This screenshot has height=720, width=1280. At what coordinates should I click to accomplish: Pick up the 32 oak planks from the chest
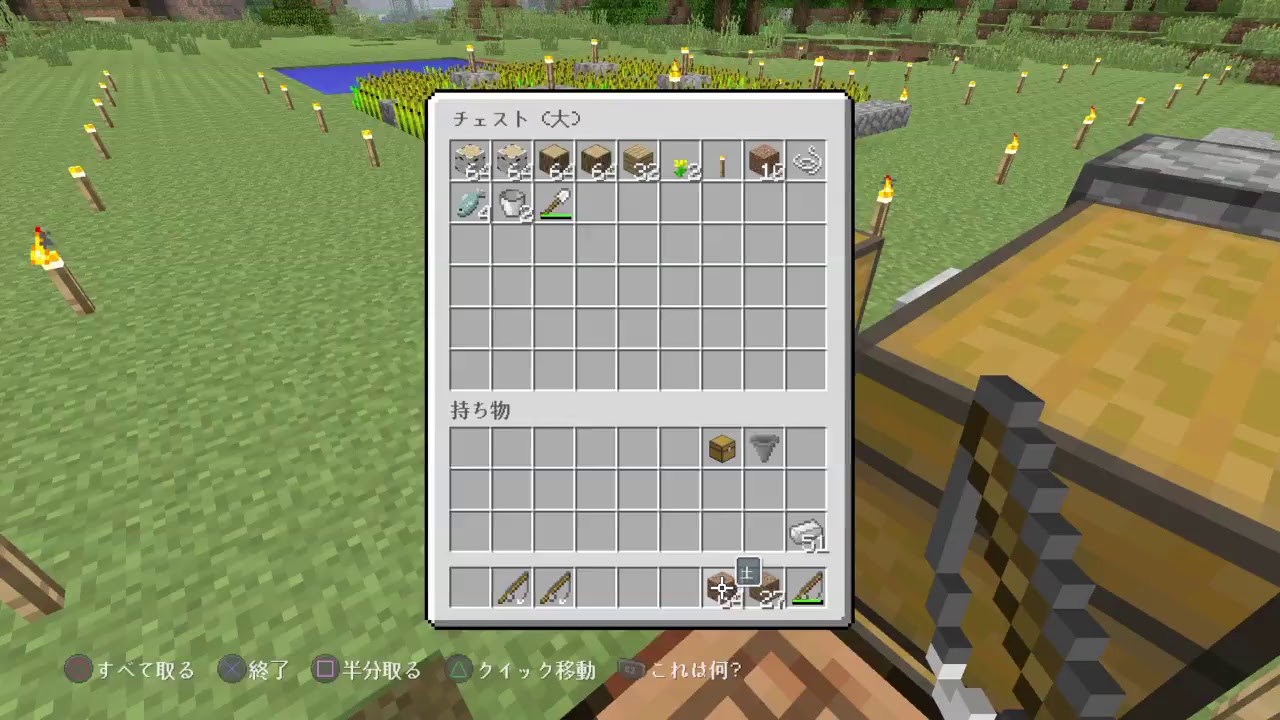click(x=637, y=162)
